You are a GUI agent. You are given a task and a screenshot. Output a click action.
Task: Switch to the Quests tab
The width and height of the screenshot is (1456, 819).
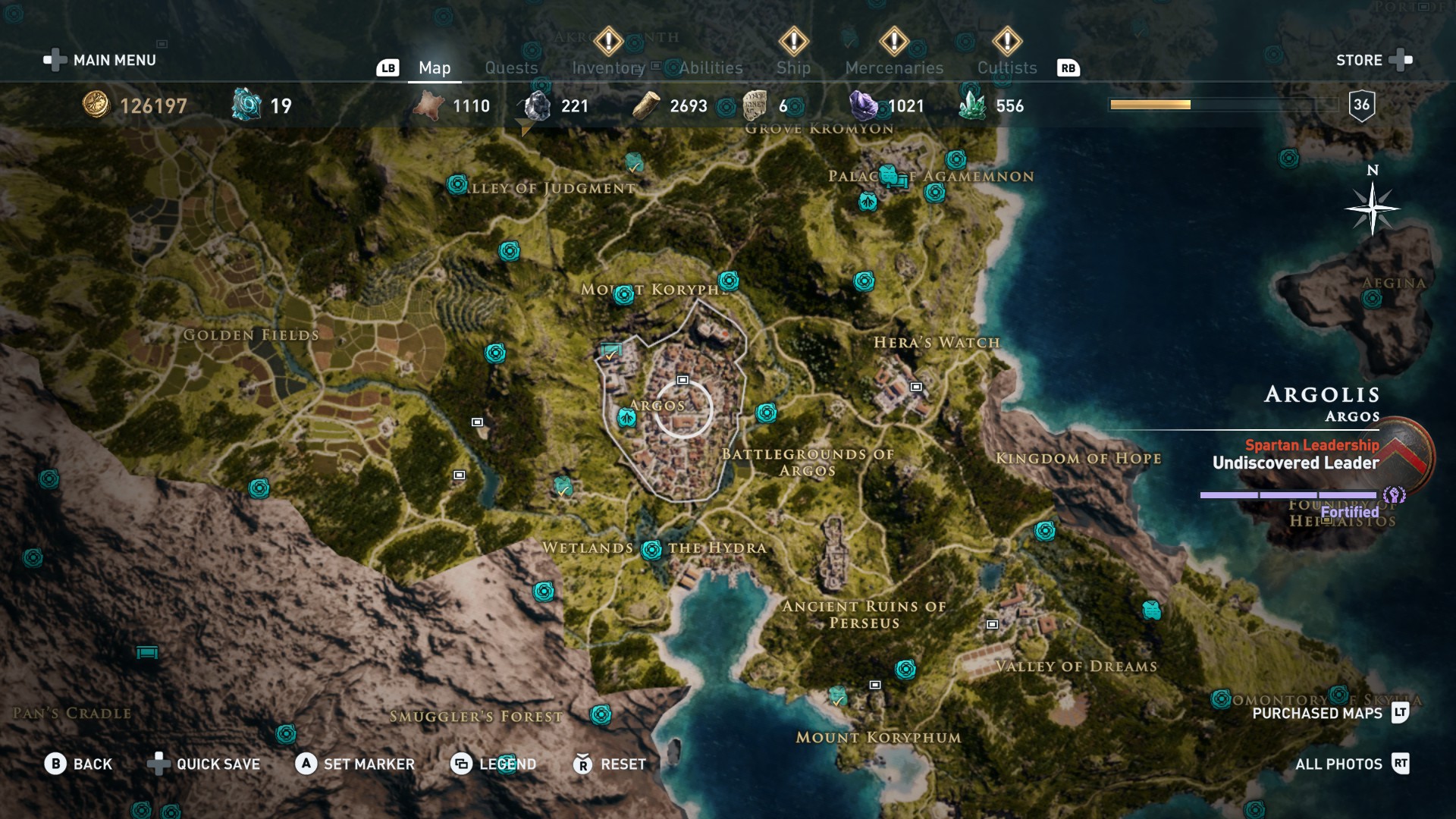(510, 67)
